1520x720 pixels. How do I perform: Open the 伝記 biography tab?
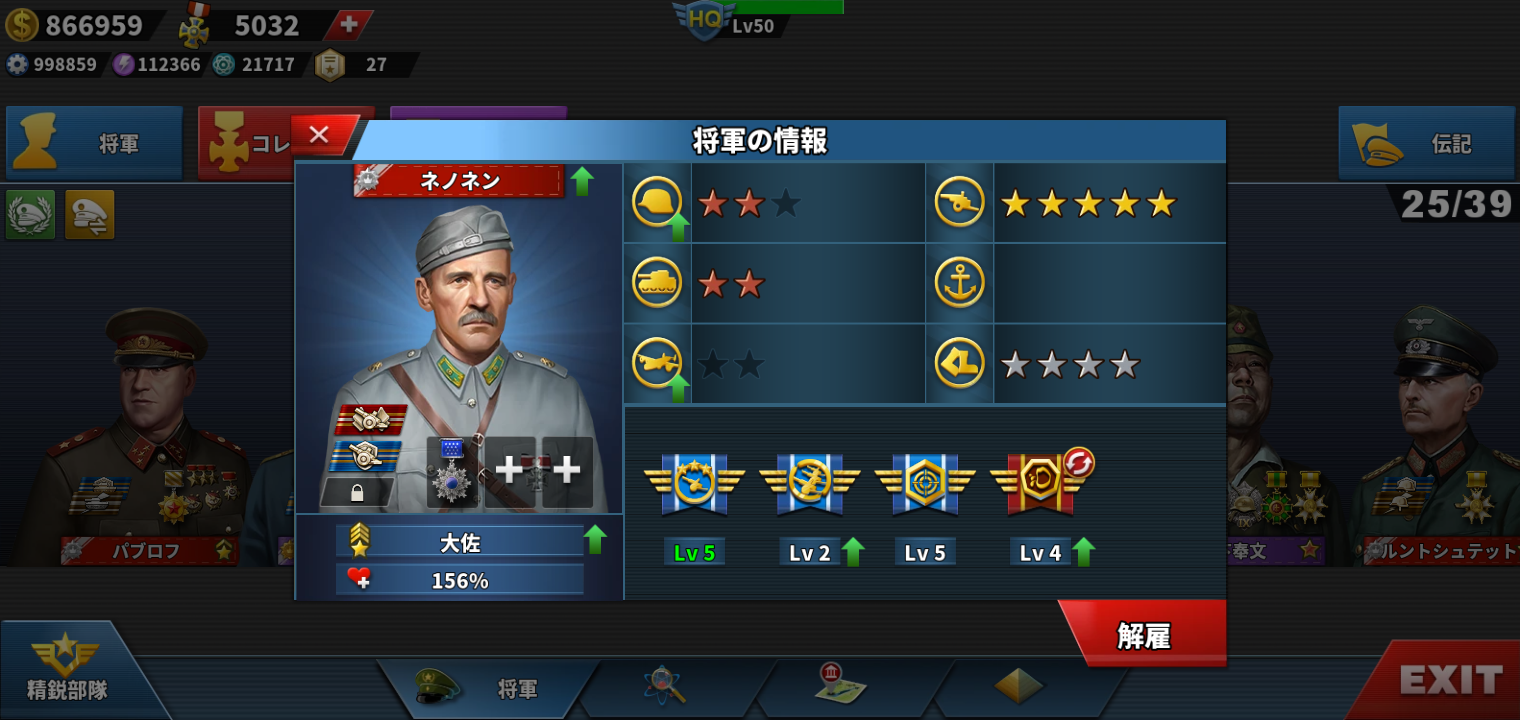pos(1427,144)
